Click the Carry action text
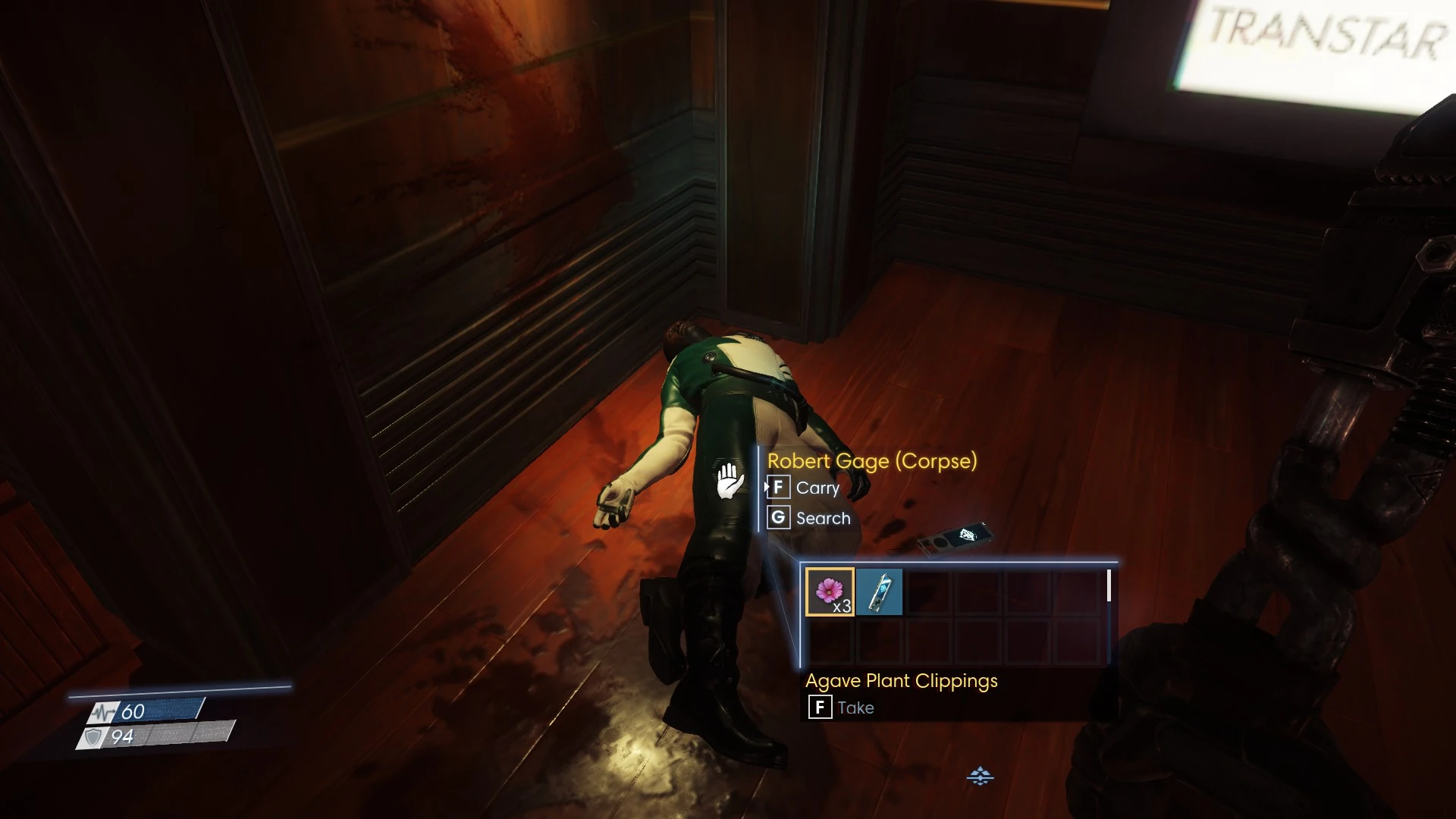1456x819 pixels. [819, 488]
